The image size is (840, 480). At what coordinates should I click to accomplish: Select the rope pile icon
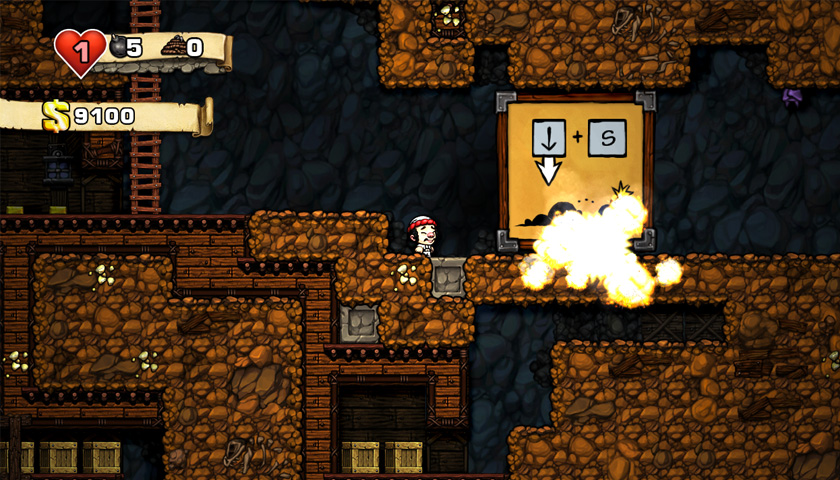[x=173, y=46]
